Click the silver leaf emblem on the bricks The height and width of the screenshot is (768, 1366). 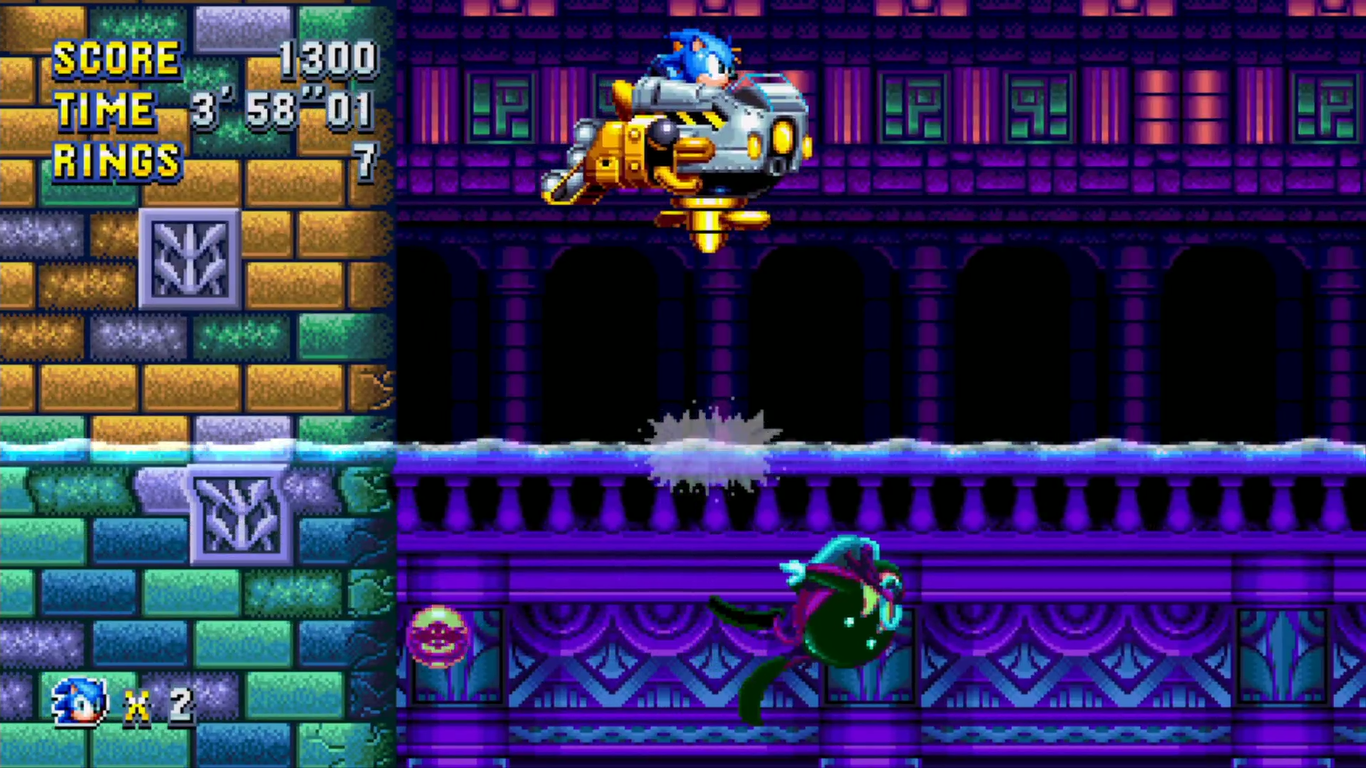188,258
